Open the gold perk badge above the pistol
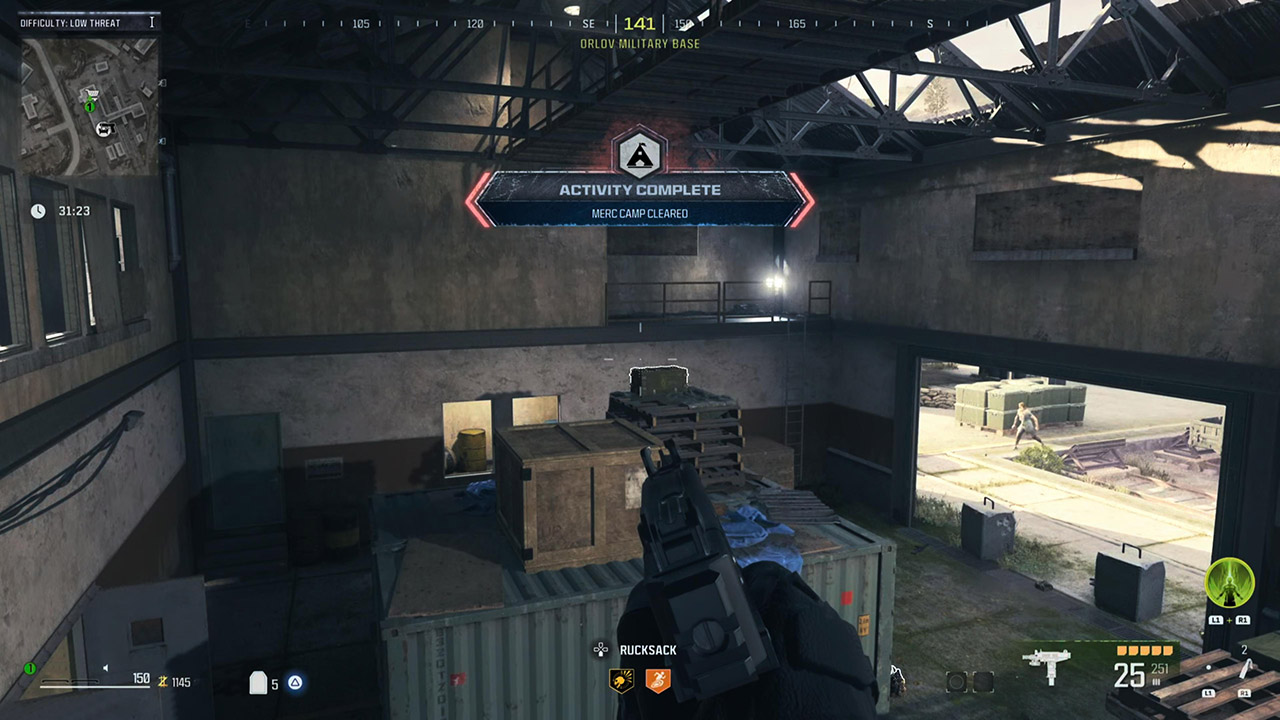 (621, 679)
